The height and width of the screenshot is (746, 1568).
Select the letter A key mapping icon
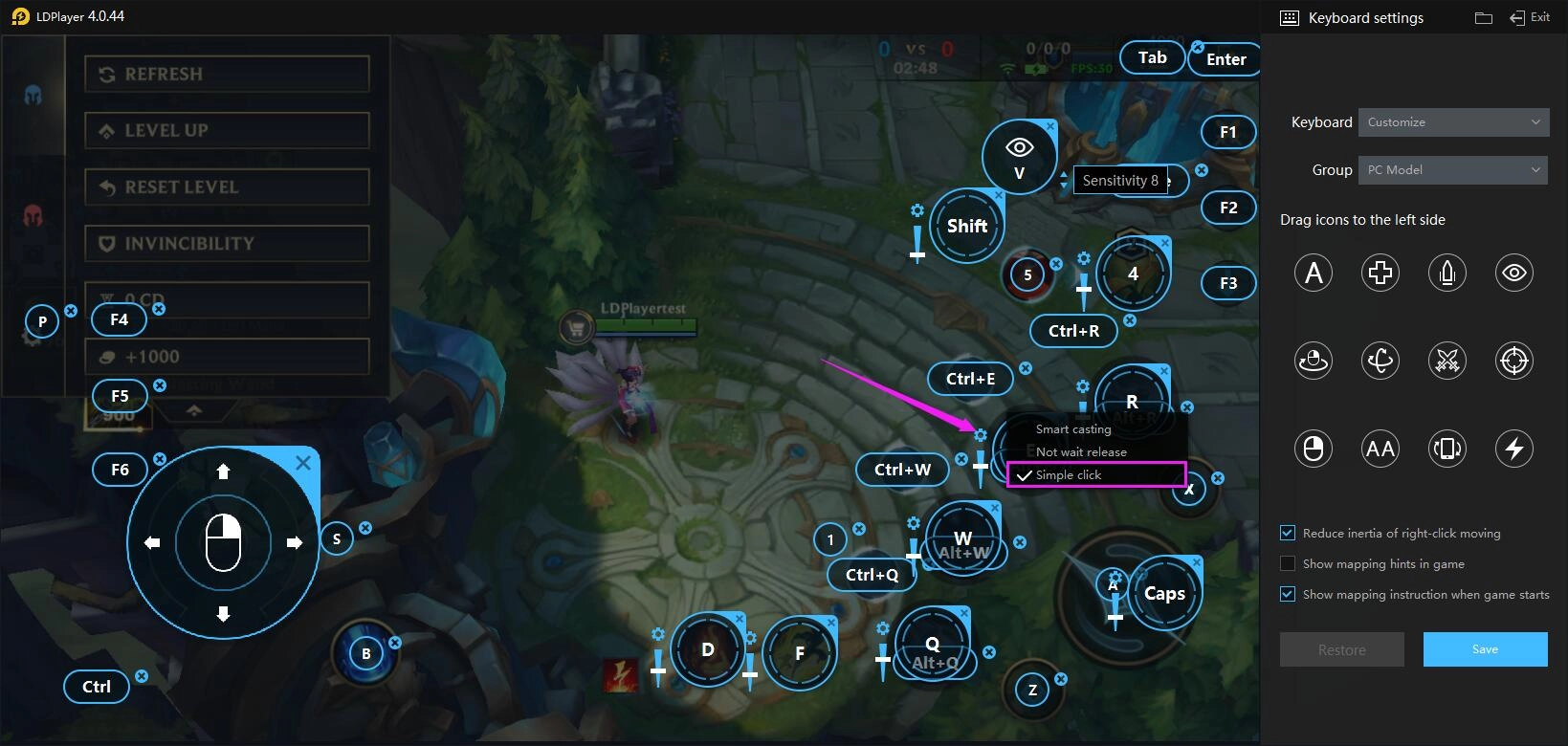(1313, 273)
